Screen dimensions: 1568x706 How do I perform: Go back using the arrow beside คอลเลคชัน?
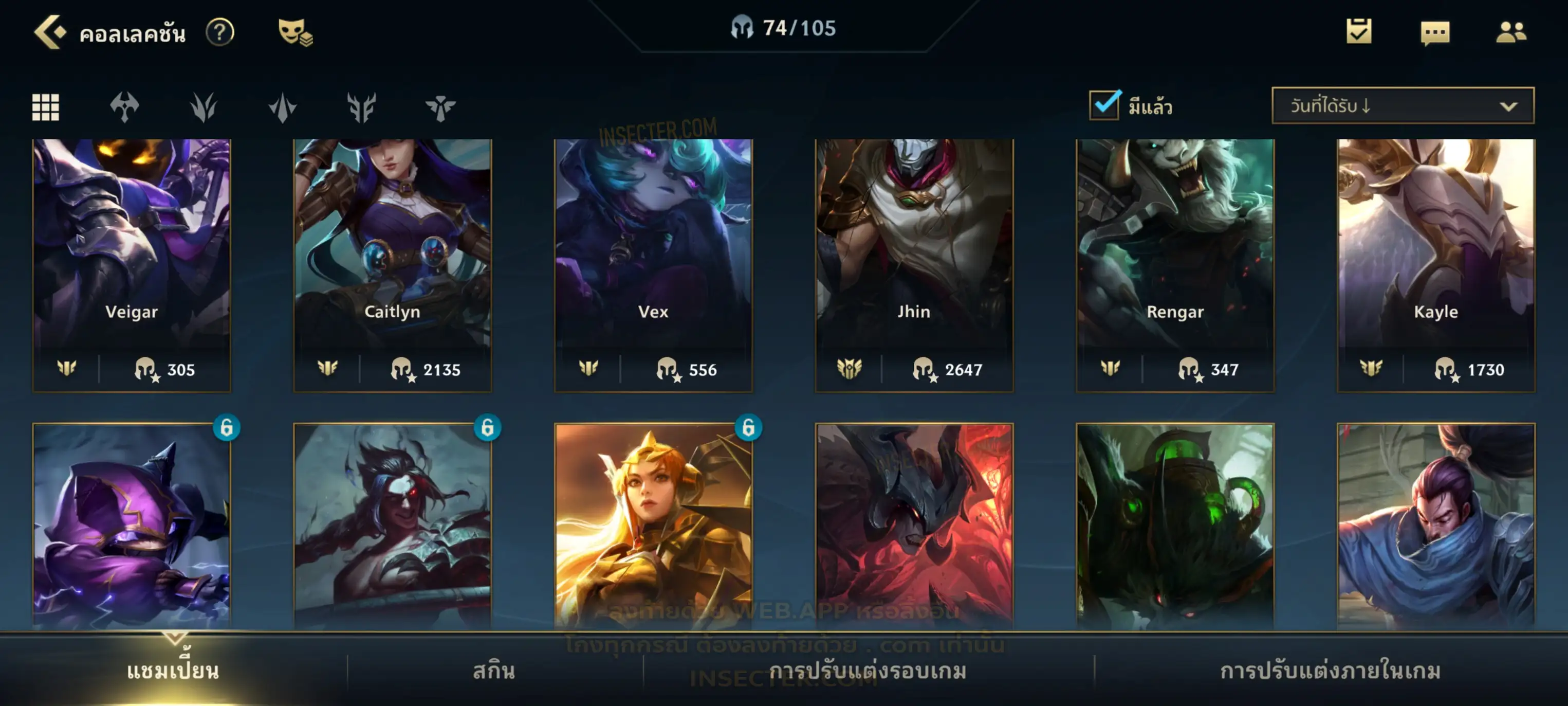[x=50, y=32]
